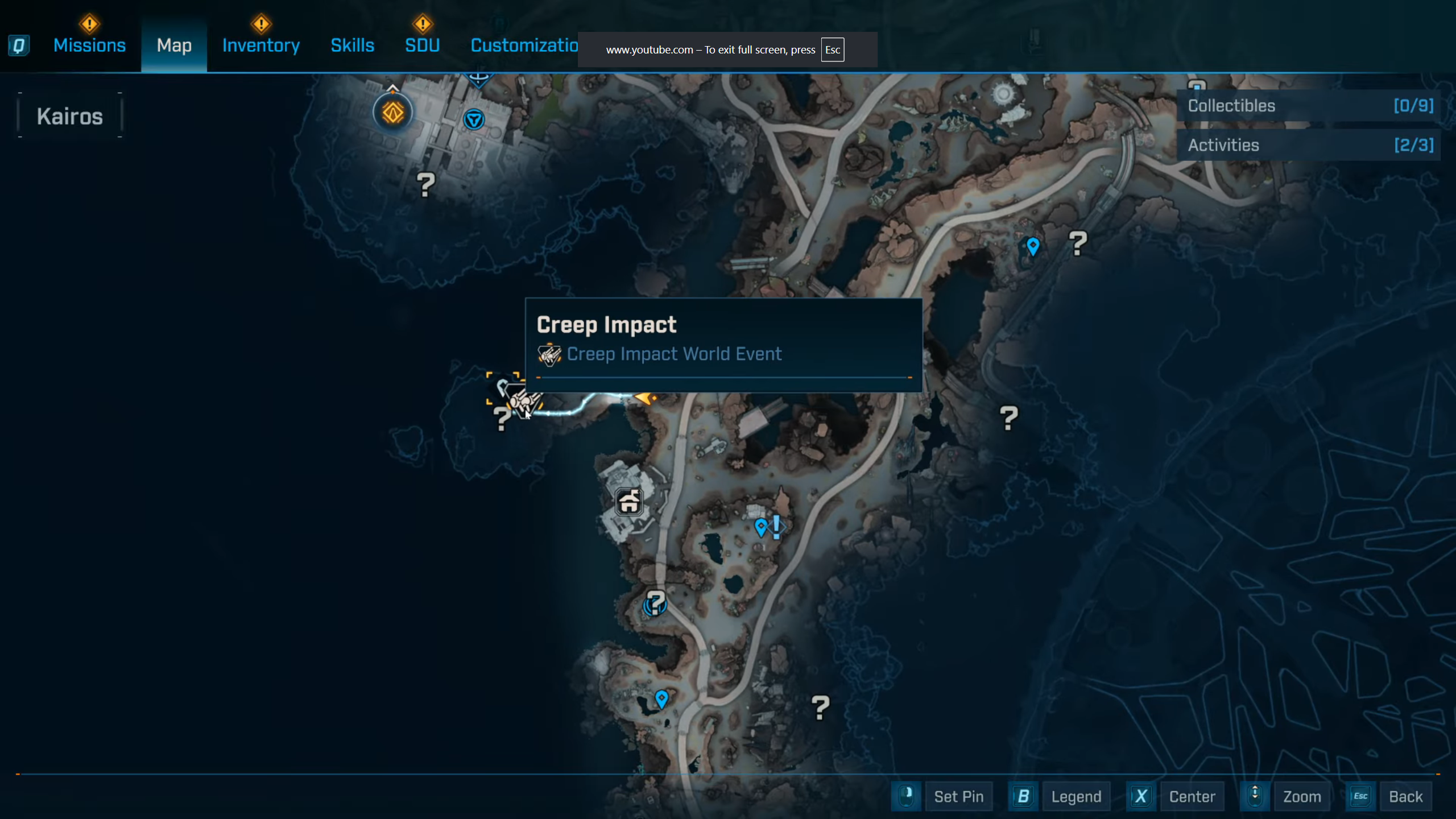
Task: Switch to the Missions tab
Action: pyautogui.click(x=89, y=45)
